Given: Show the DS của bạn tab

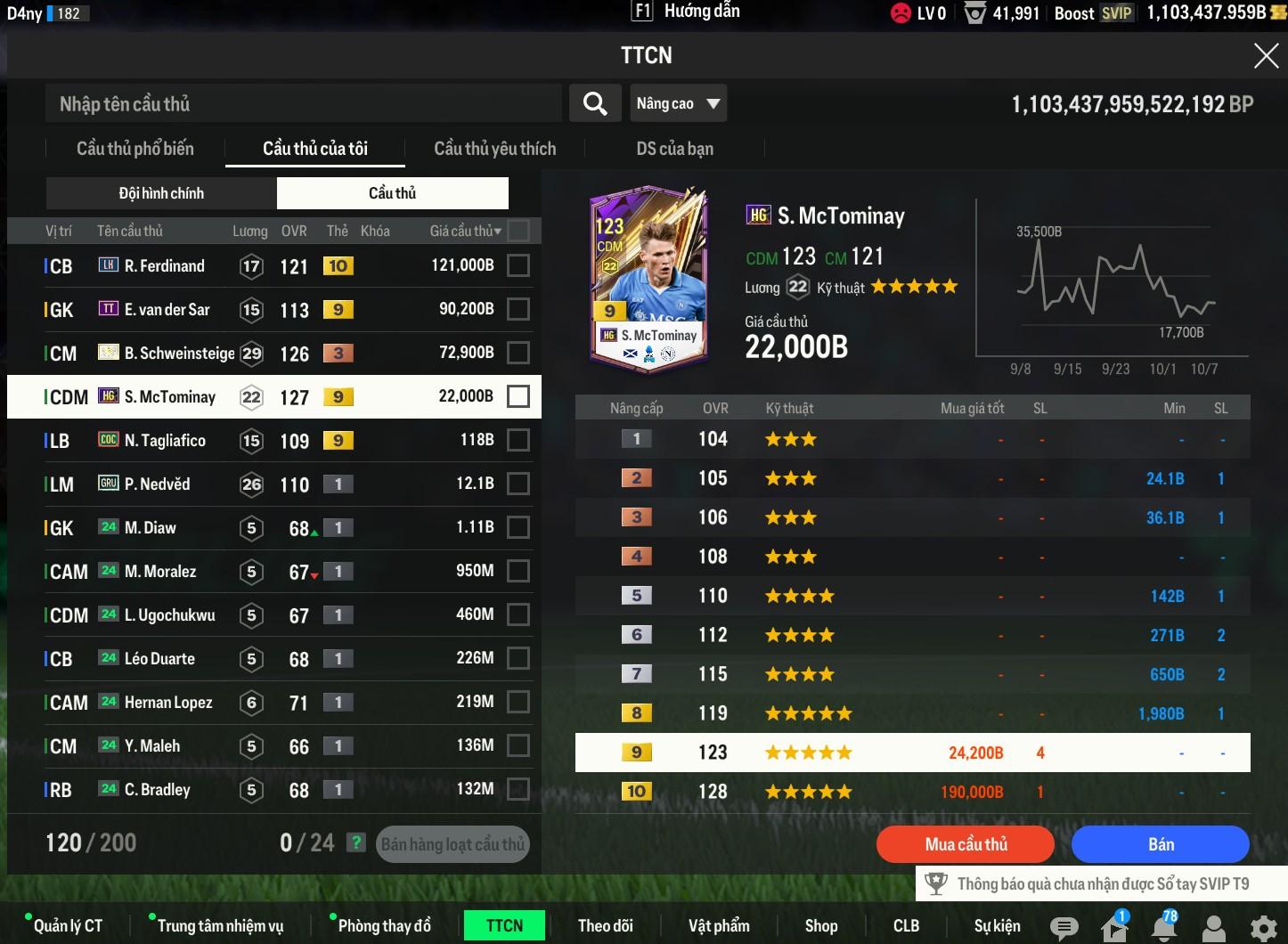Looking at the screenshot, I should pyautogui.click(x=674, y=149).
